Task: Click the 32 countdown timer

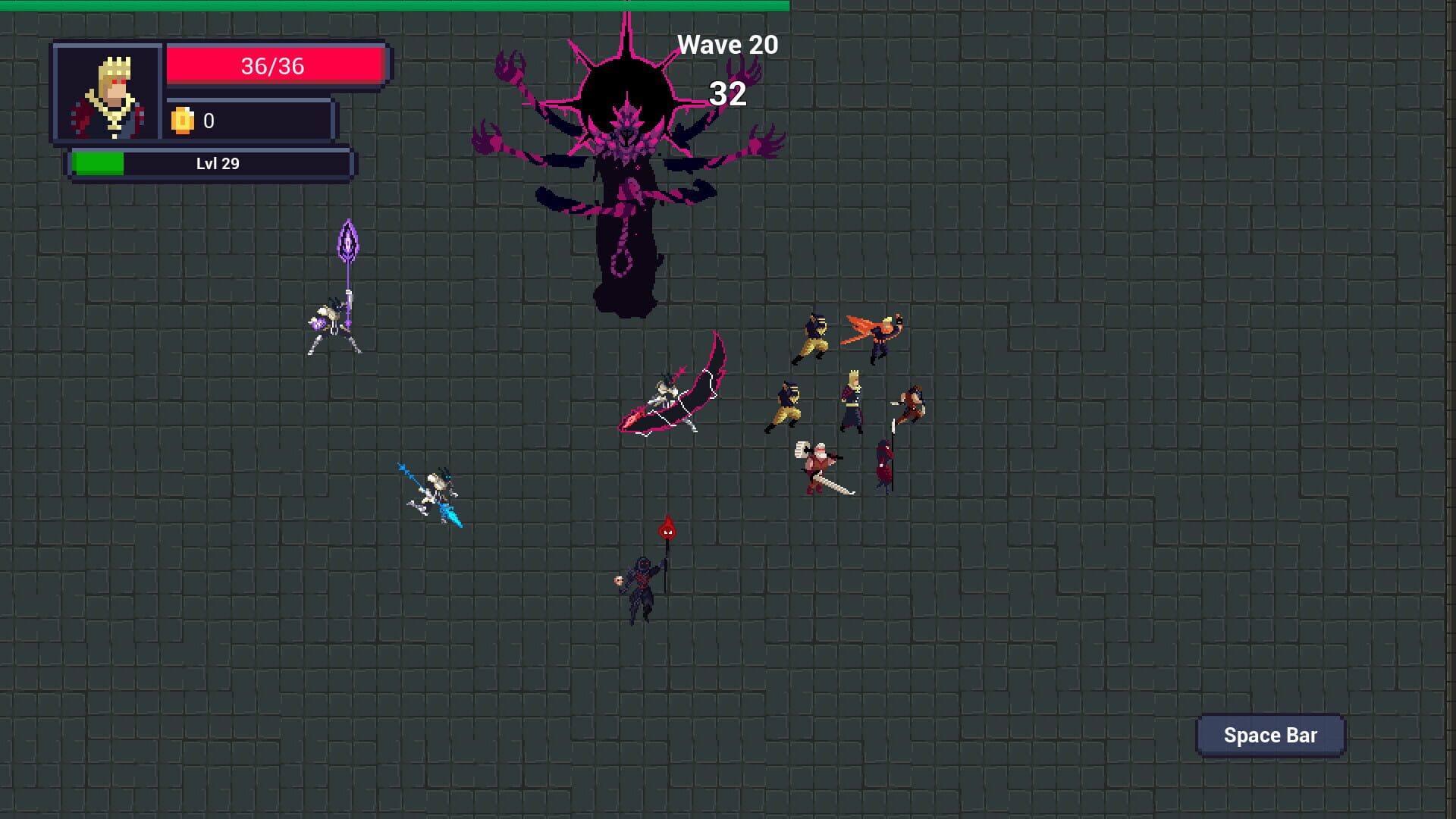Action: pyautogui.click(x=726, y=94)
